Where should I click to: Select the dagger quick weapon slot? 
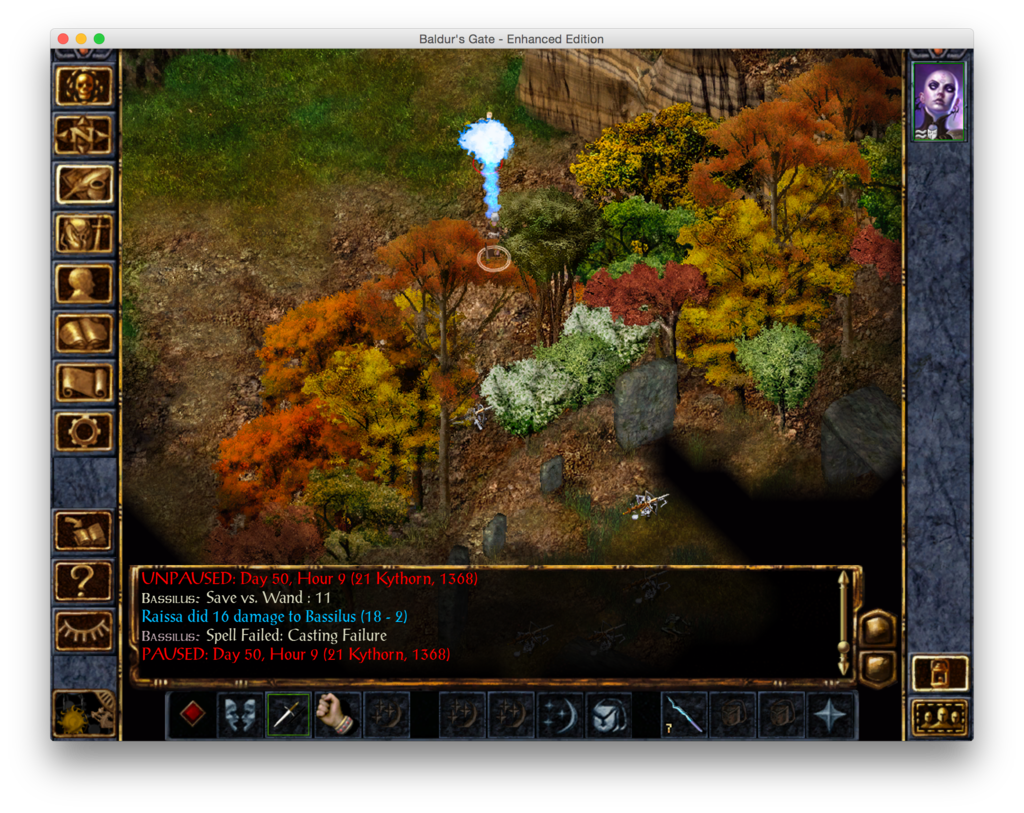click(x=288, y=715)
